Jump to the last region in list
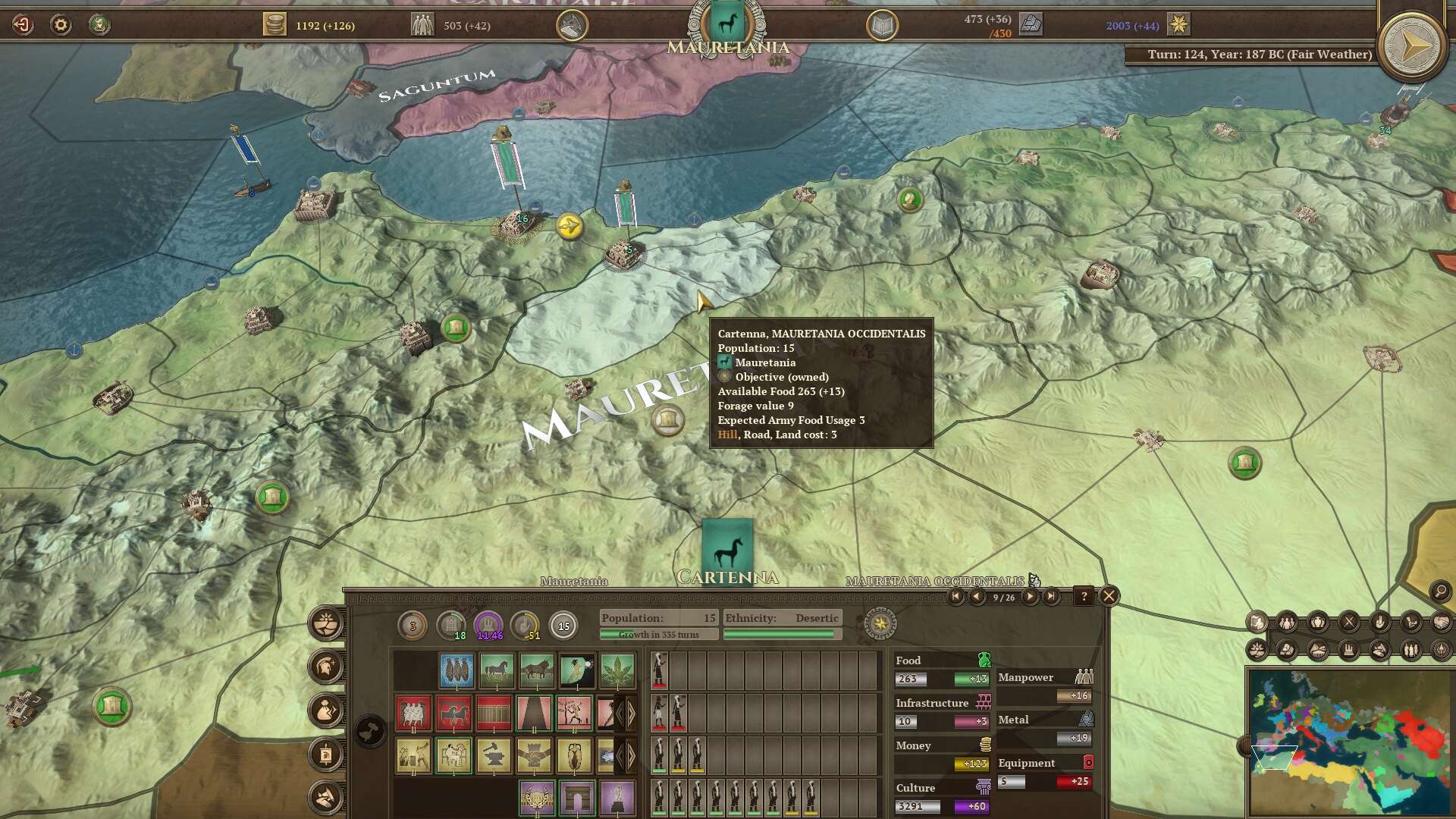The width and height of the screenshot is (1456, 819). [1051, 597]
